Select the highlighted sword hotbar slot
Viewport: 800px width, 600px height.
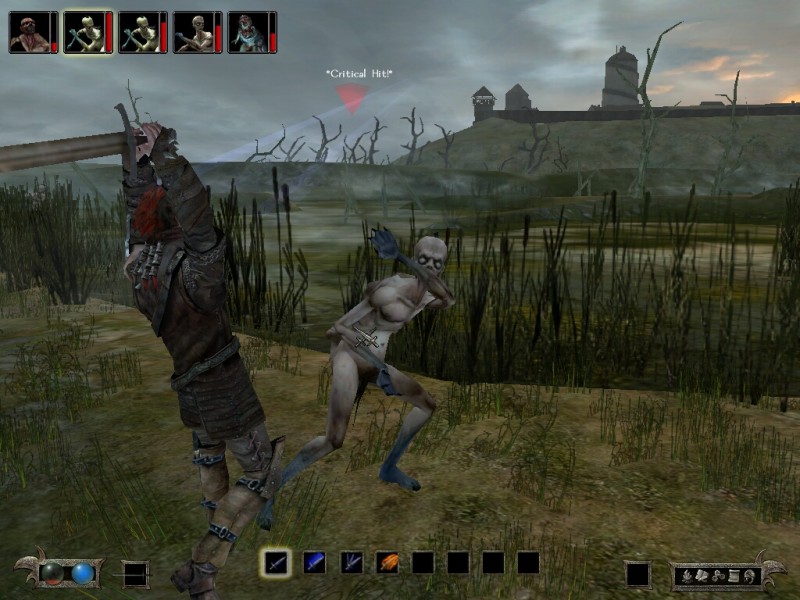point(277,563)
